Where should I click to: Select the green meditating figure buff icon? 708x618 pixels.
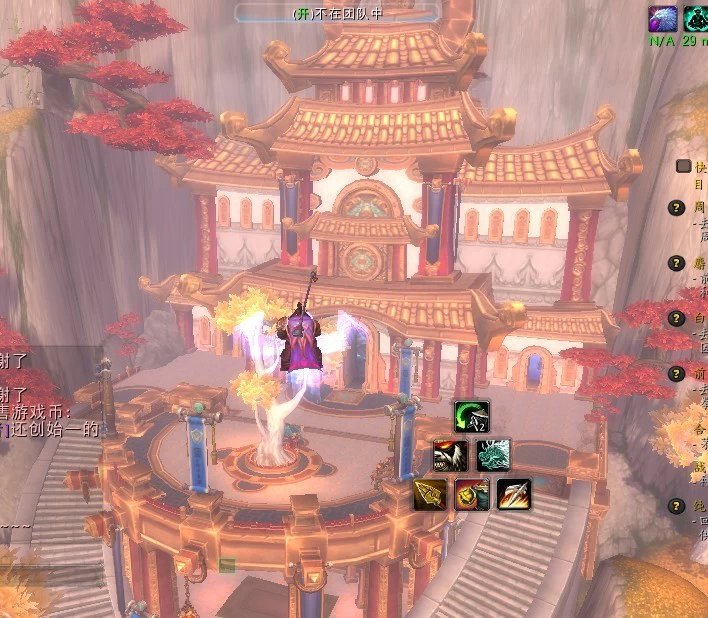695,18
